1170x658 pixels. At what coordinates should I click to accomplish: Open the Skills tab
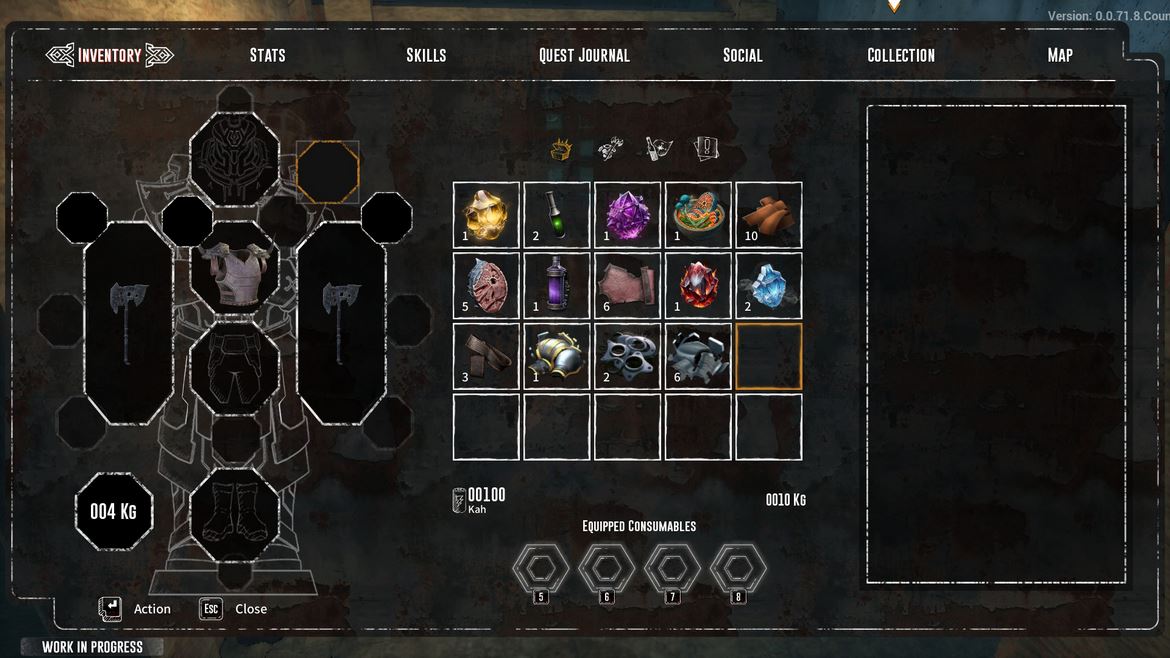[426, 55]
